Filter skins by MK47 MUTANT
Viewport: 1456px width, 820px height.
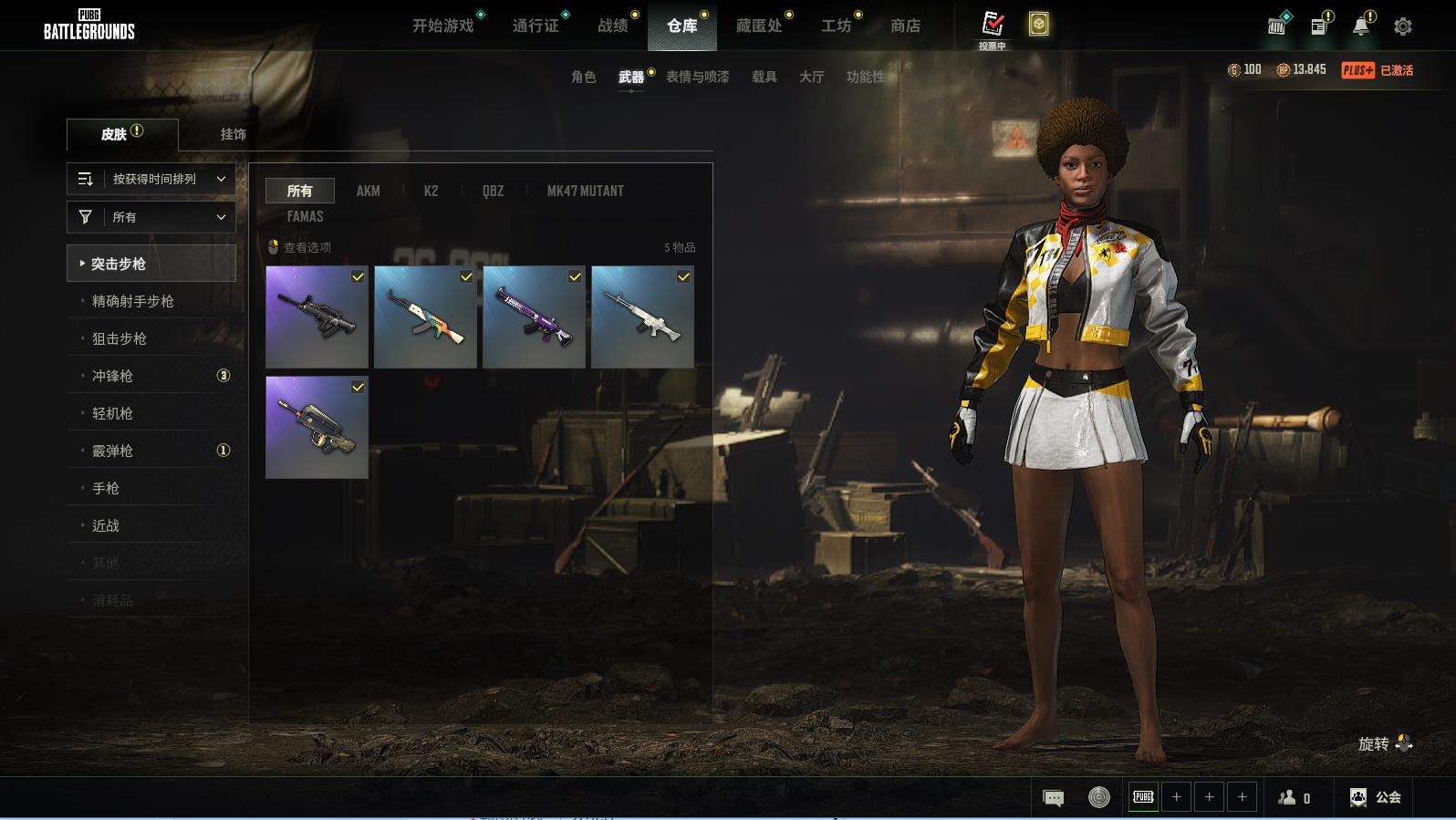tap(585, 191)
